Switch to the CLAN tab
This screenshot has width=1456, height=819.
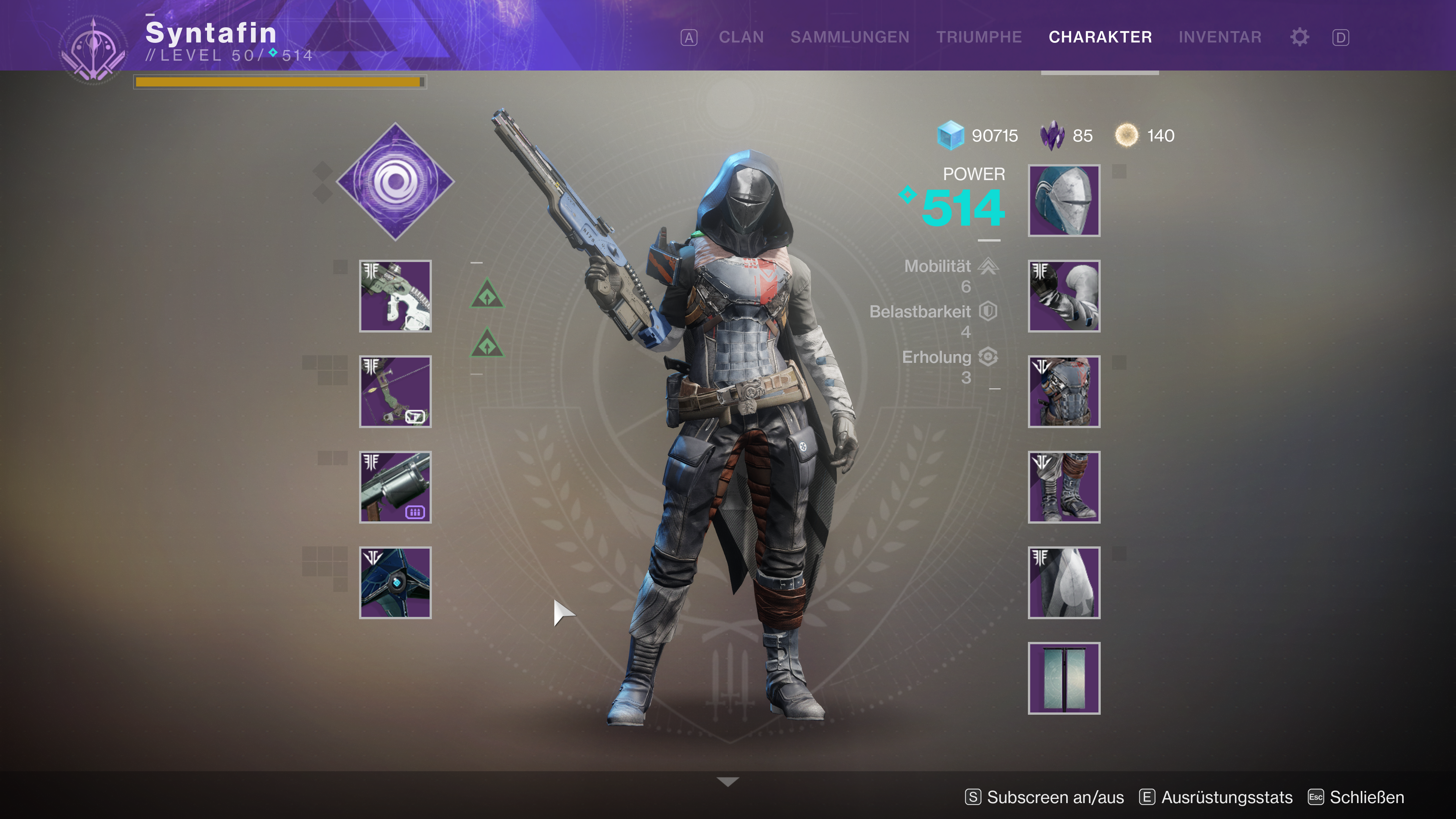point(741,37)
